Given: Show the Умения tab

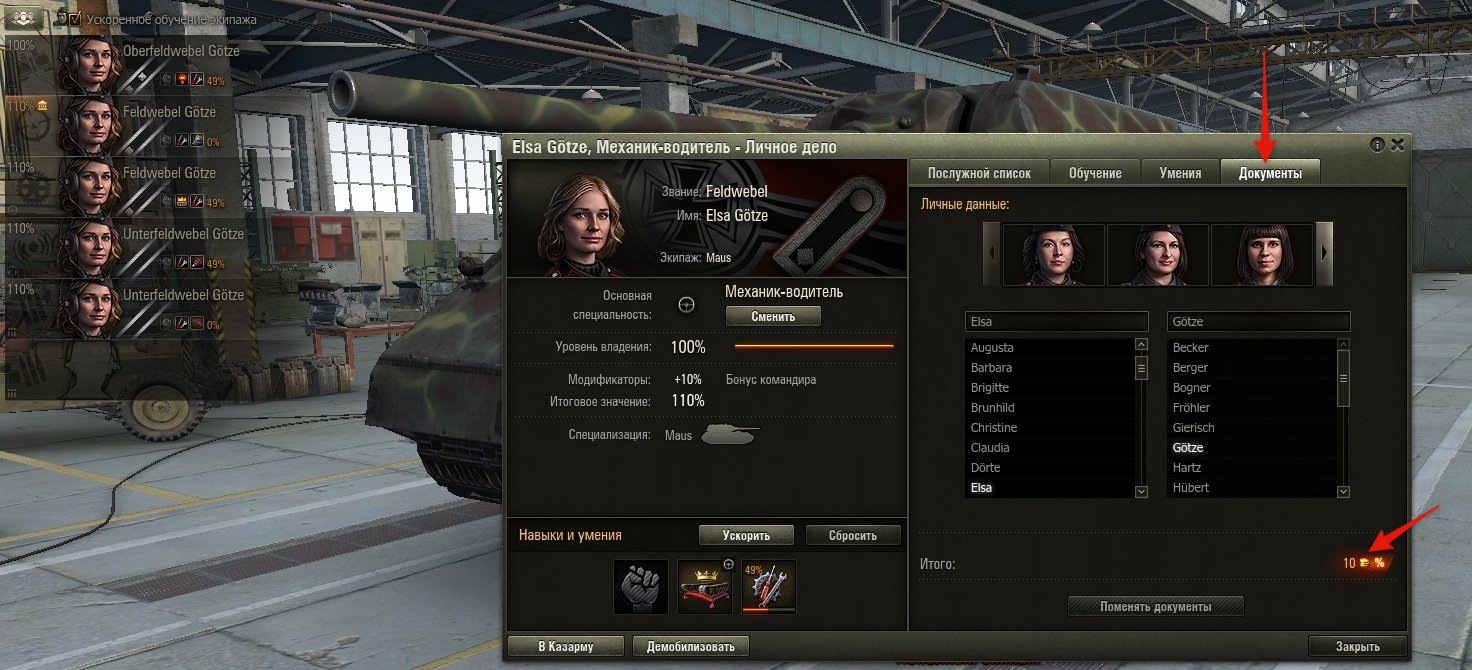Looking at the screenshot, I should coord(1180,173).
